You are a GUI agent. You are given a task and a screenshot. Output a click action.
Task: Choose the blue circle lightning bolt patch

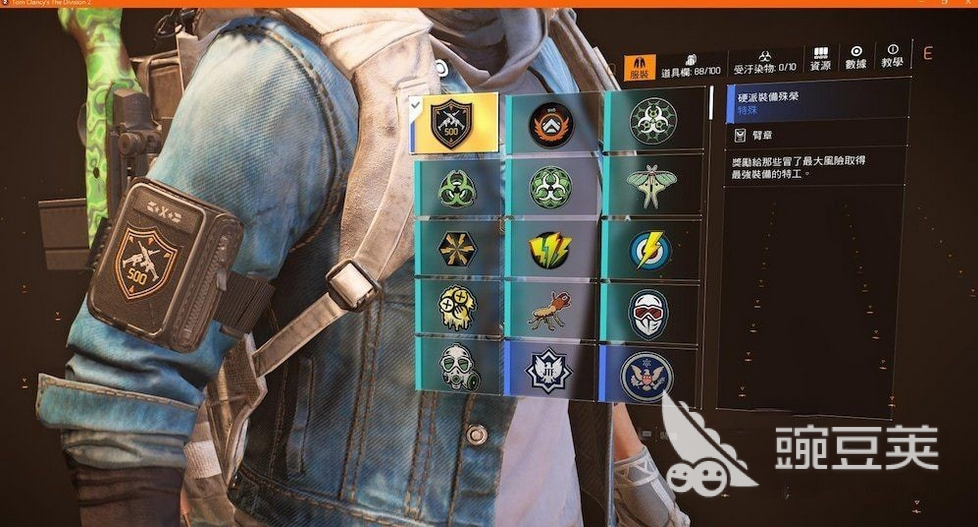point(651,249)
